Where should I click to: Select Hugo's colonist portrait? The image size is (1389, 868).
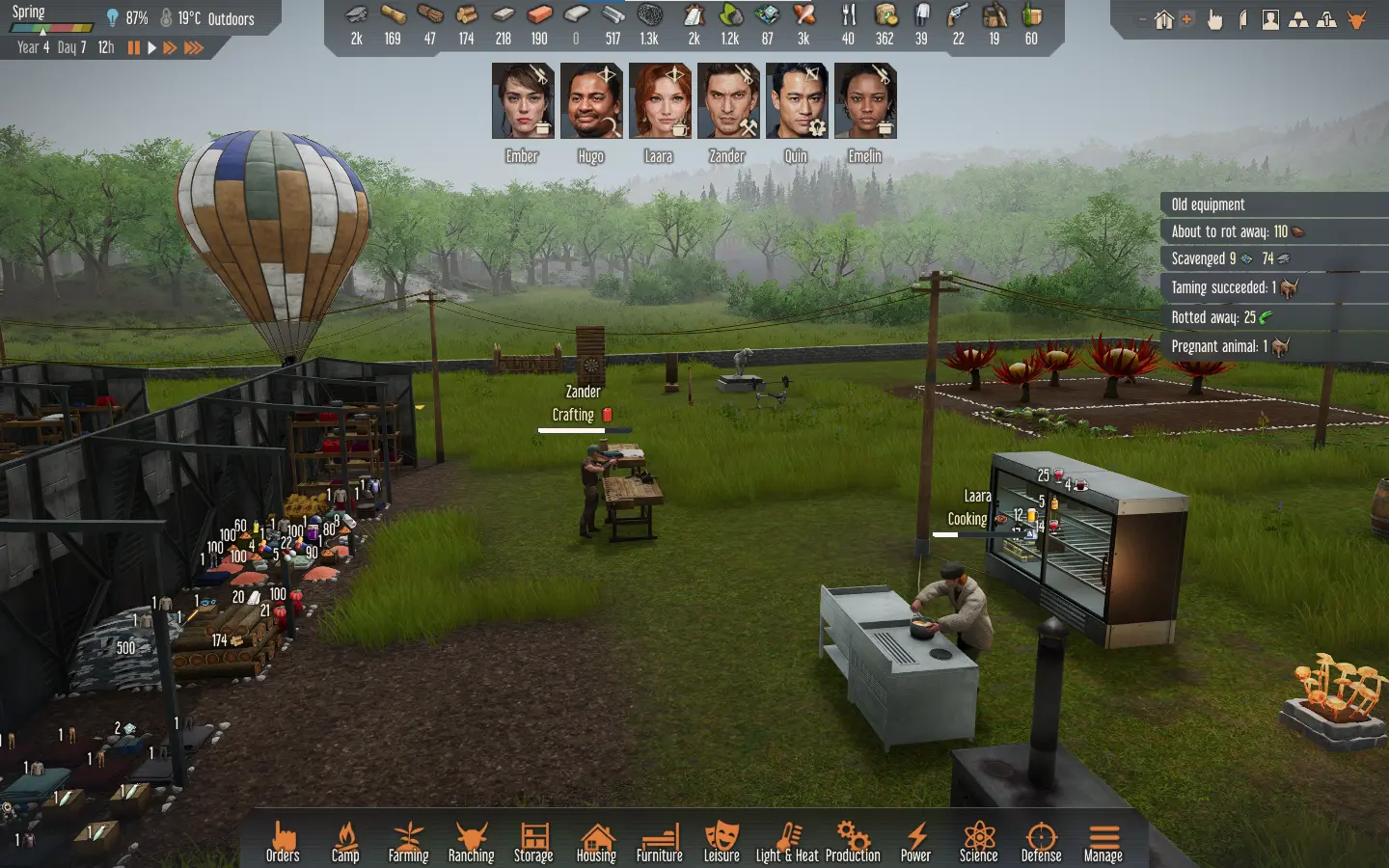pyautogui.click(x=590, y=101)
